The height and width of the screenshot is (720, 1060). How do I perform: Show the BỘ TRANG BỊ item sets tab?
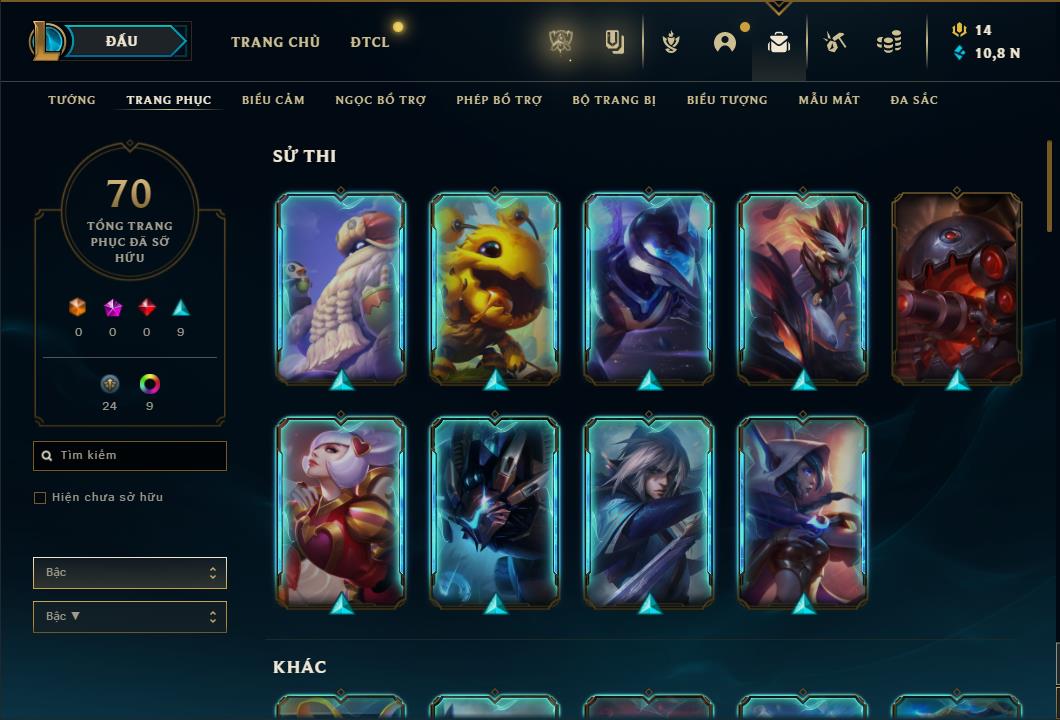[614, 100]
